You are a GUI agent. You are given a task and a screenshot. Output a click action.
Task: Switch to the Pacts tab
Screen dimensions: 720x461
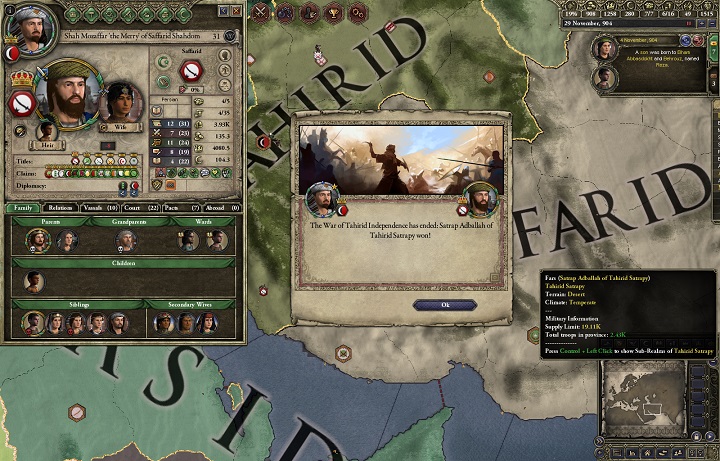click(170, 207)
